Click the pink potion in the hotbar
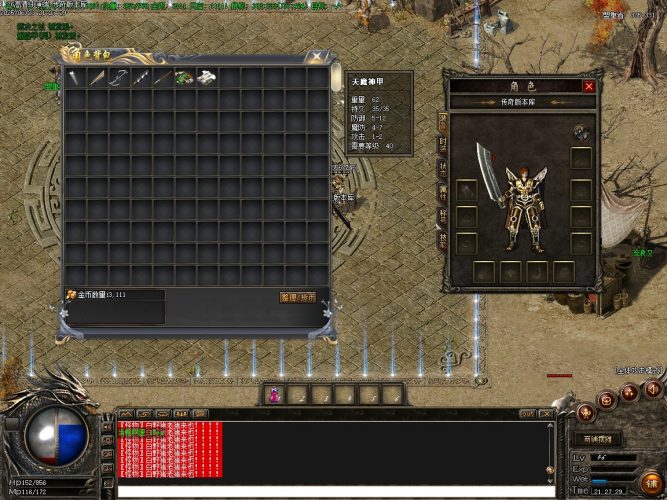Screen dimensions: 667x500 (274, 395)
